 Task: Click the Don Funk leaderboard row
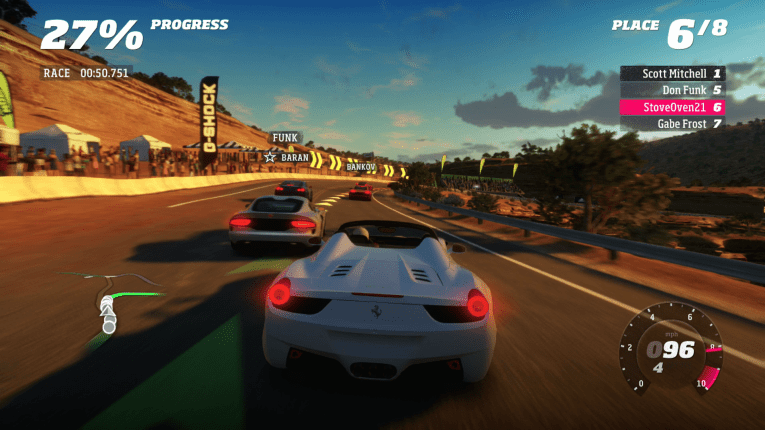[671, 90]
